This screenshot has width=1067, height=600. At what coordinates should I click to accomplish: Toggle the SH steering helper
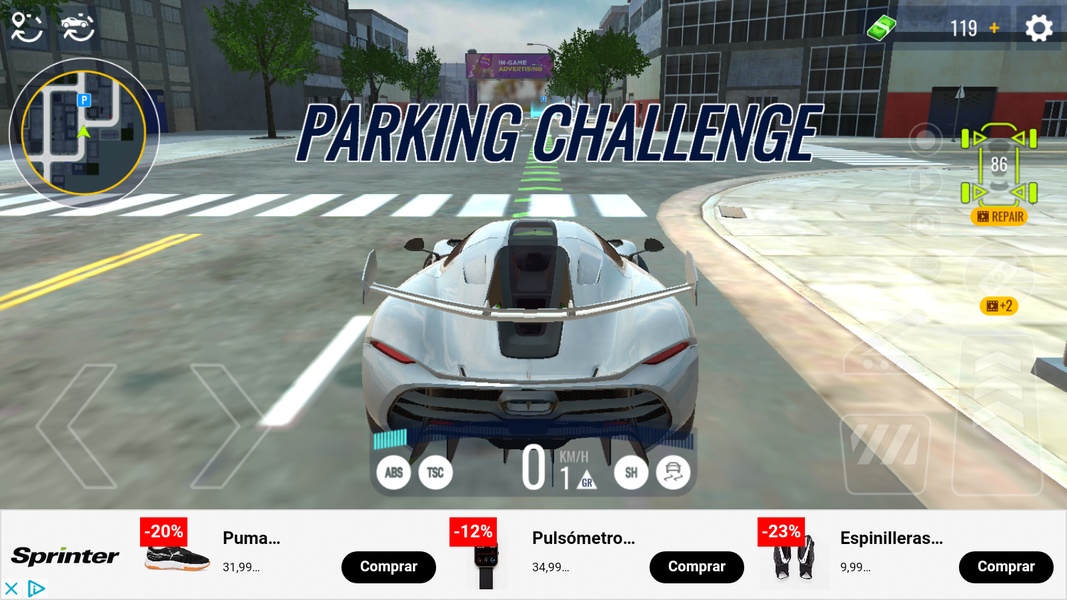pyautogui.click(x=631, y=472)
